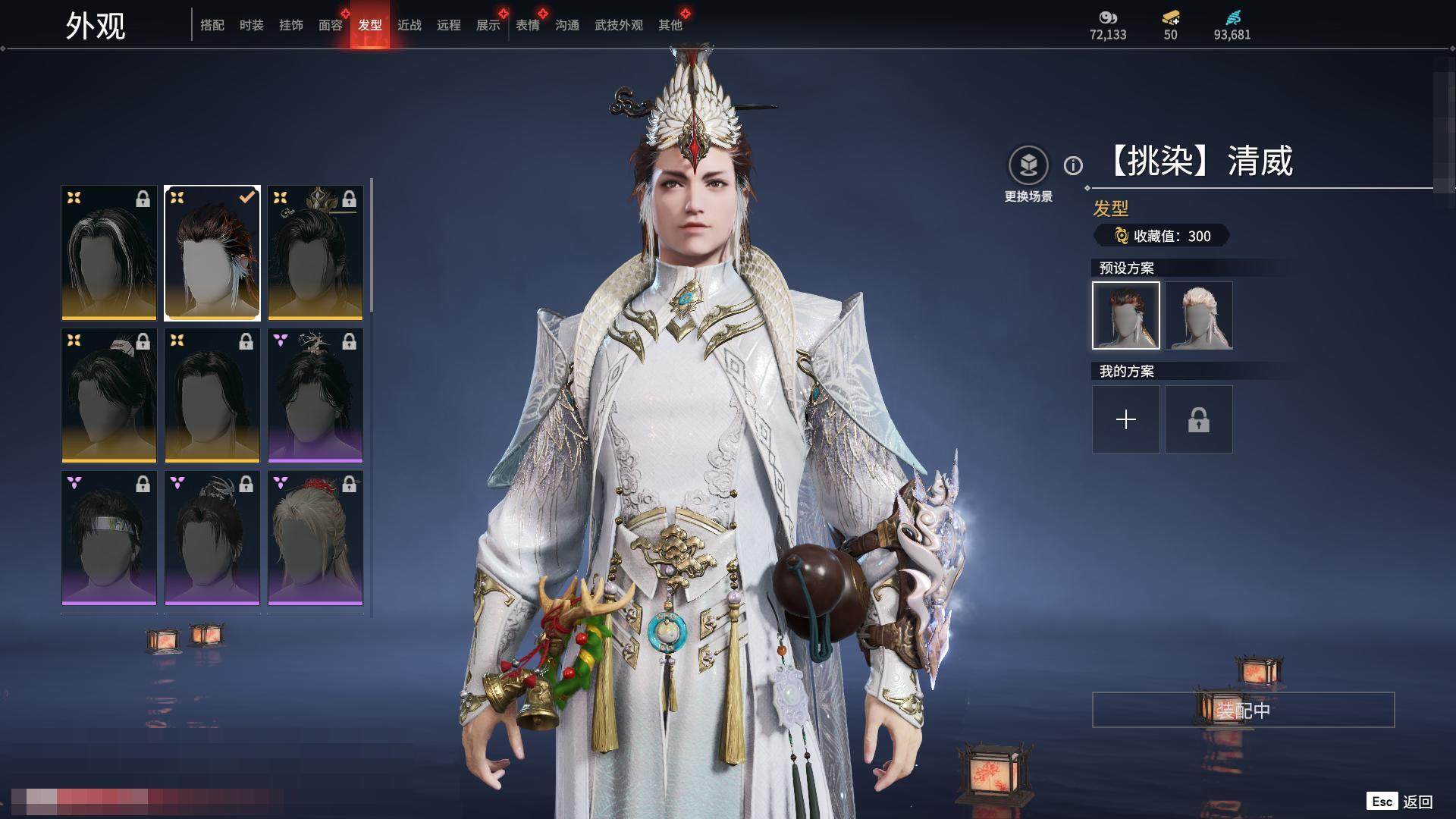
Task: Choose the silver-streaked long hairstyle thumbnail
Action: (109, 253)
